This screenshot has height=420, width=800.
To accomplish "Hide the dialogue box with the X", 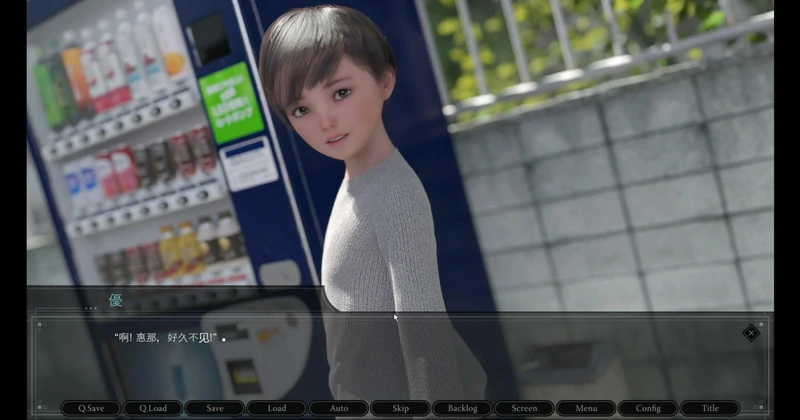I will coord(751,333).
